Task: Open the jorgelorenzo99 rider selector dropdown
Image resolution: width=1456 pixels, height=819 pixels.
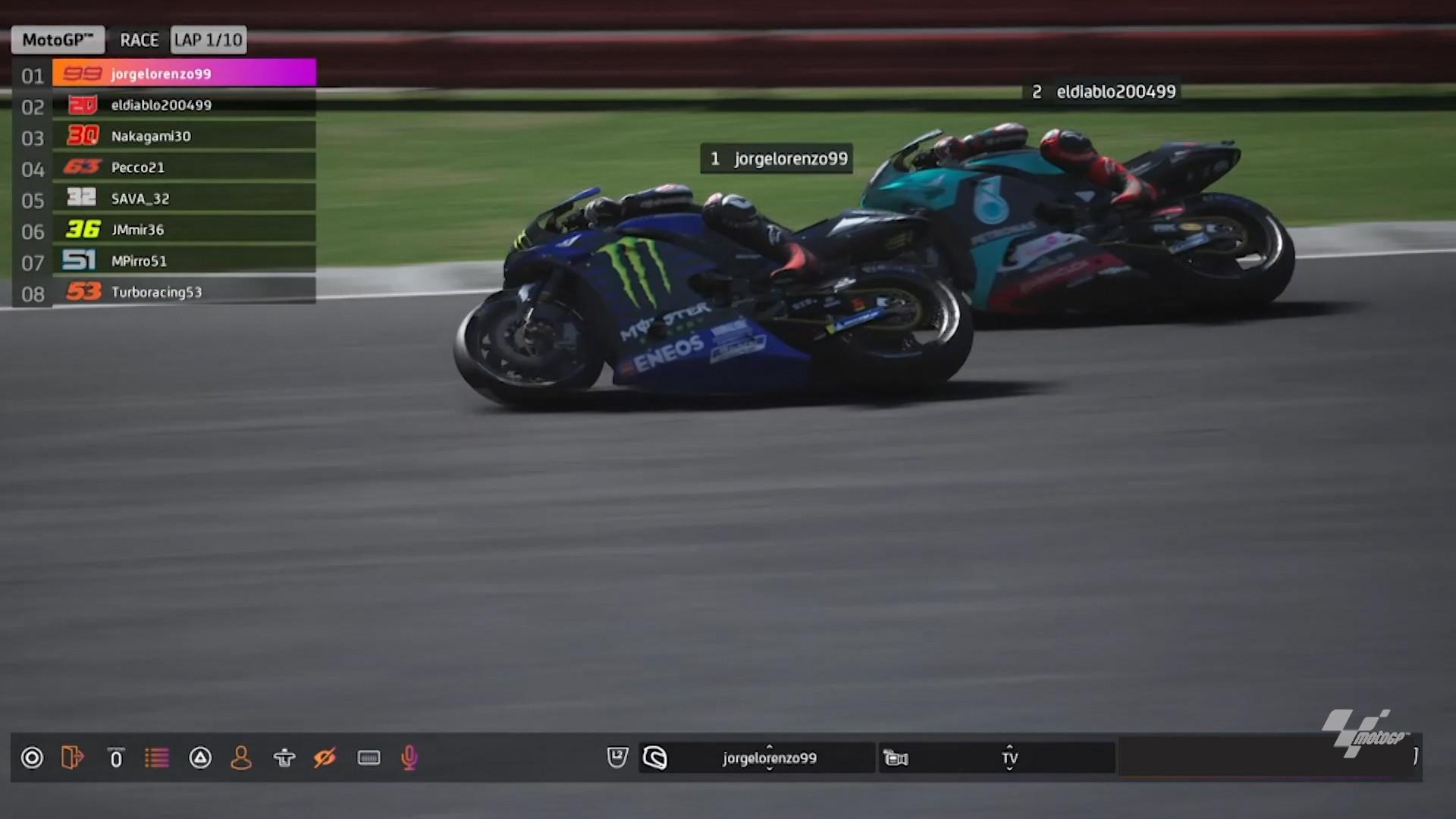Action: [x=768, y=757]
